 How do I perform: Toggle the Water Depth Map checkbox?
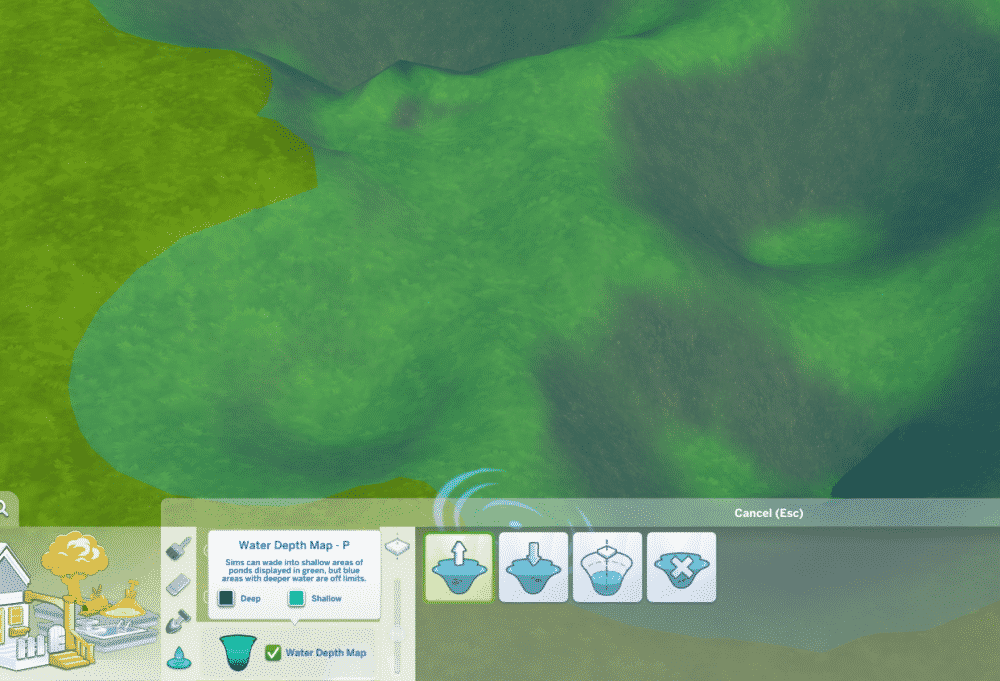click(273, 653)
